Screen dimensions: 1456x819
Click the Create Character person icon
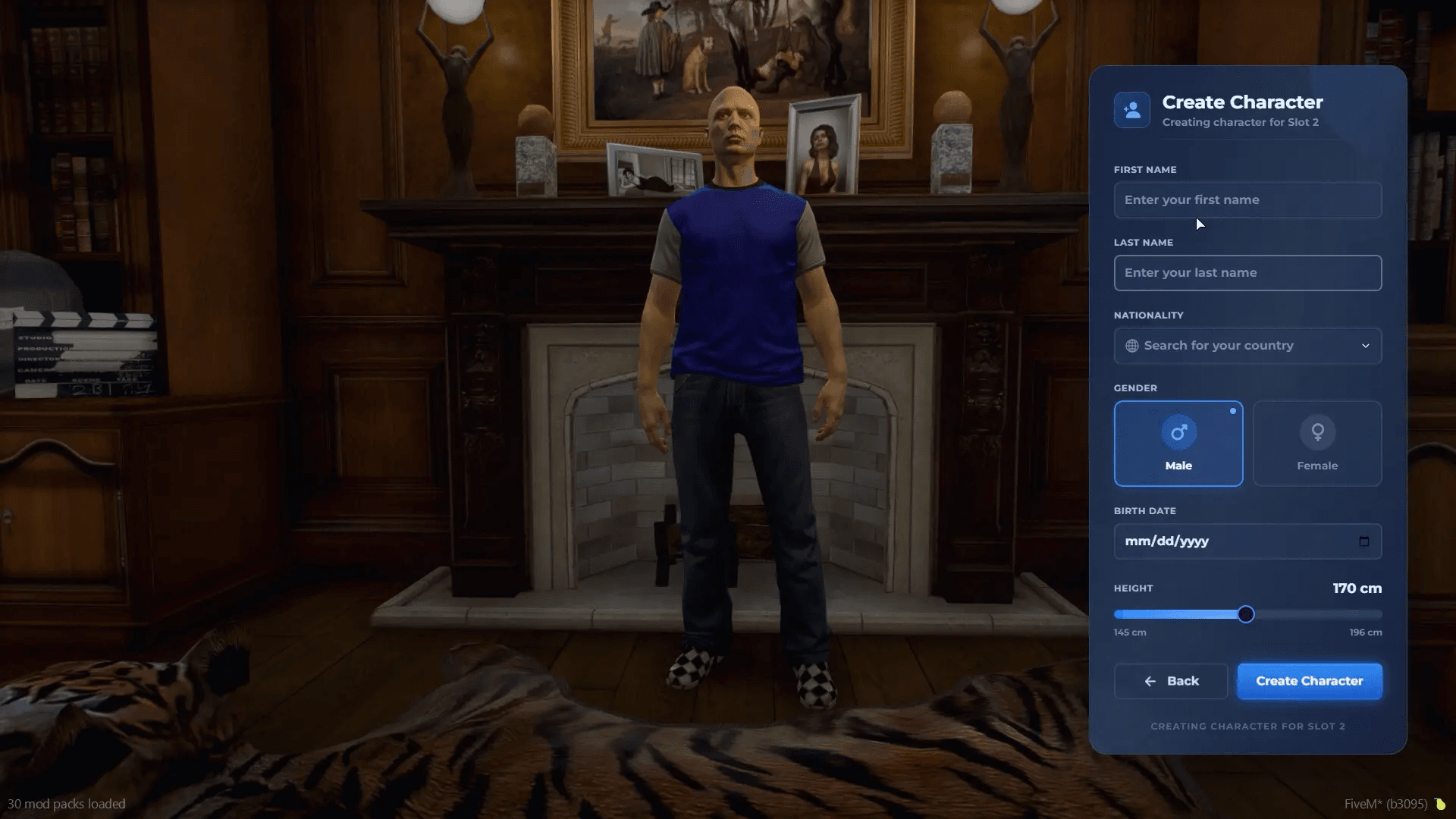pos(1131,109)
